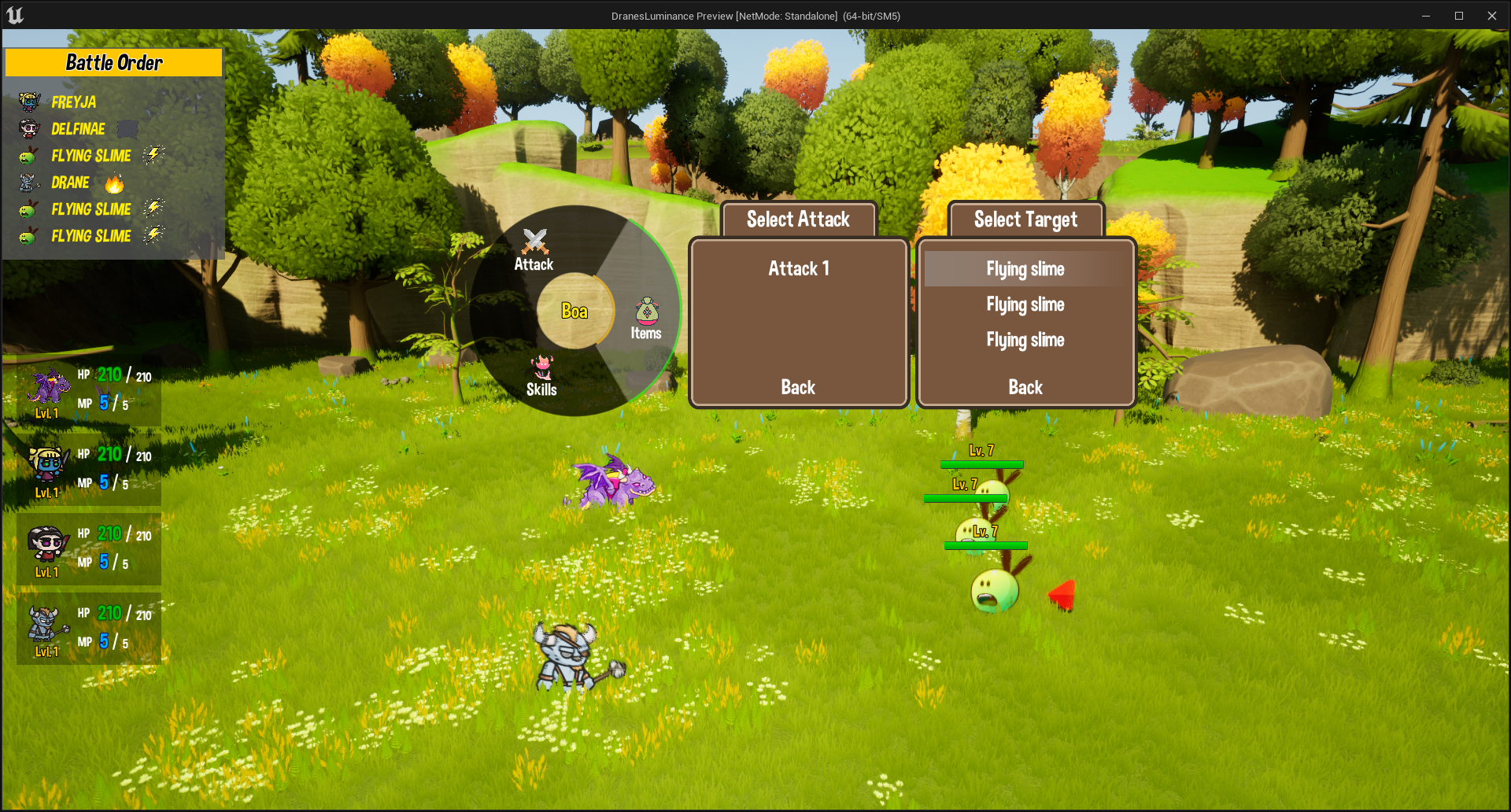The height and width of the screenshot is (812, 1511).
Task: Open the Items pouch option
Action: pyautogui.click(x=646, y=319)
